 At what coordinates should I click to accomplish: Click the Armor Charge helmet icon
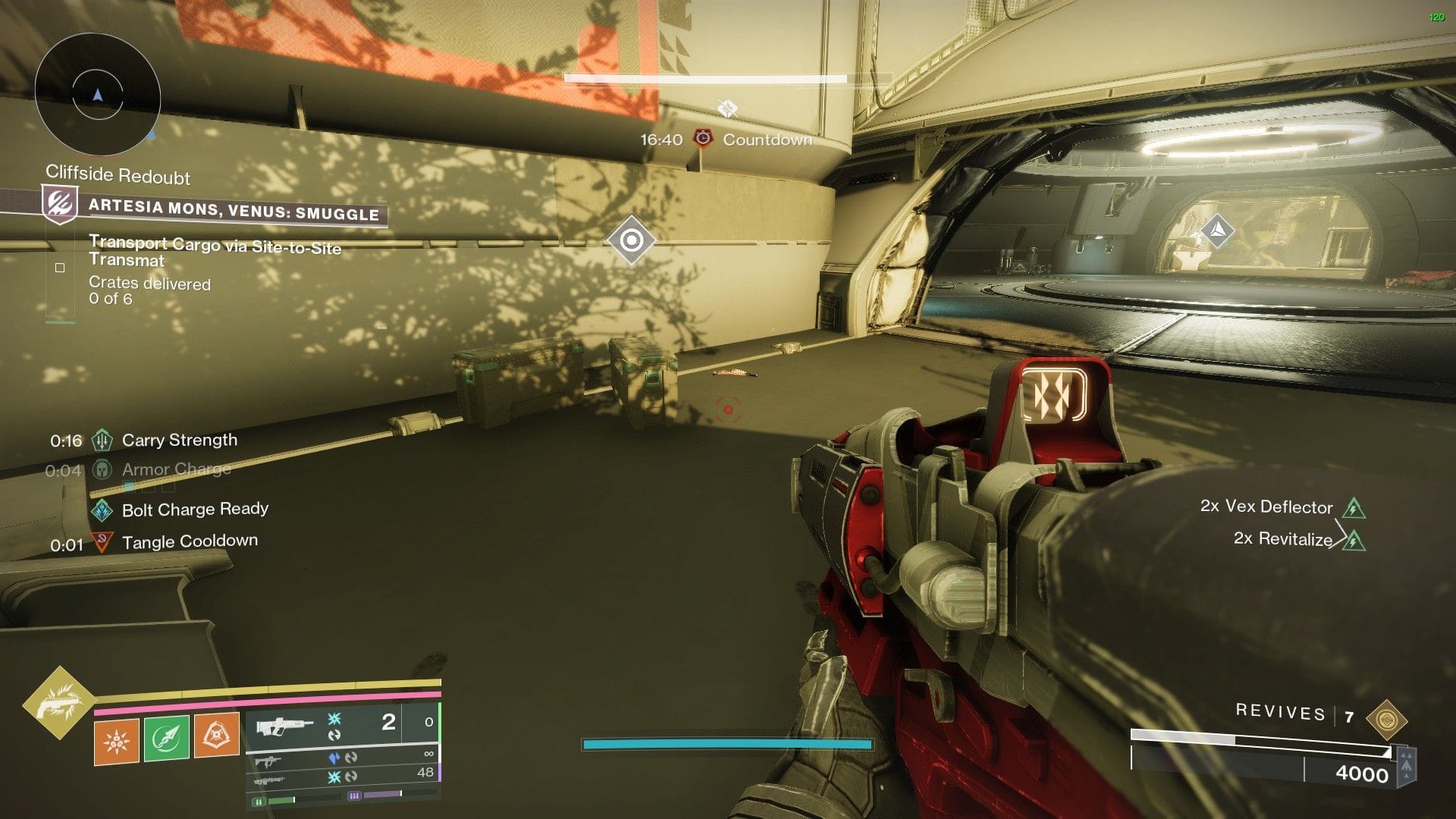tap(102, 470)
